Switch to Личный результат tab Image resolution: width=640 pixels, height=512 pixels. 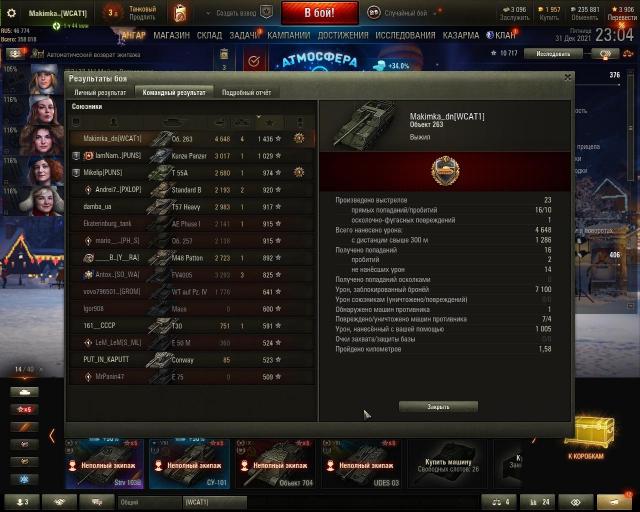pyautogui.click(x=100, y=92)
